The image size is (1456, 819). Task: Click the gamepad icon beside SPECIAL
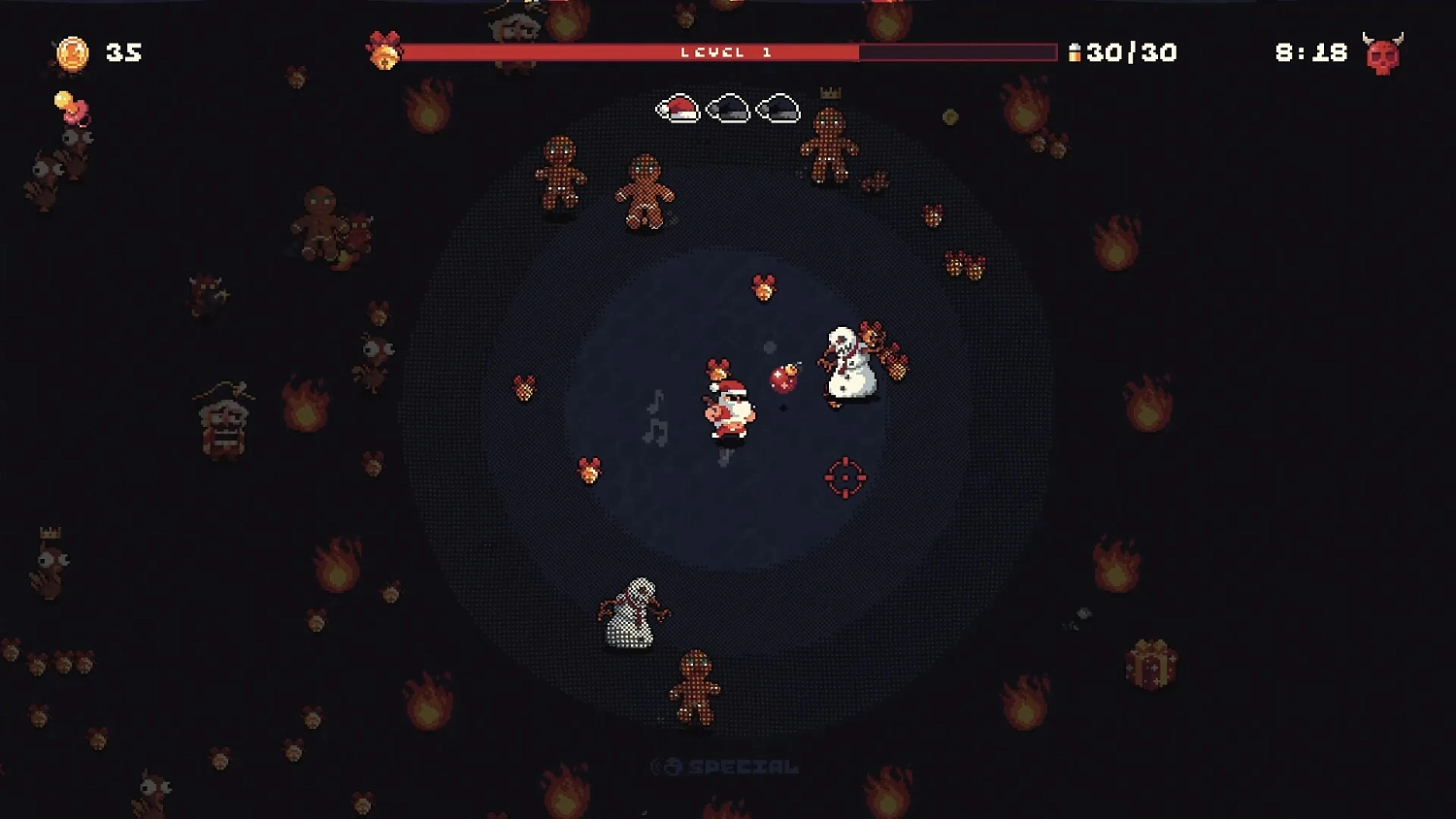[672, 766]
